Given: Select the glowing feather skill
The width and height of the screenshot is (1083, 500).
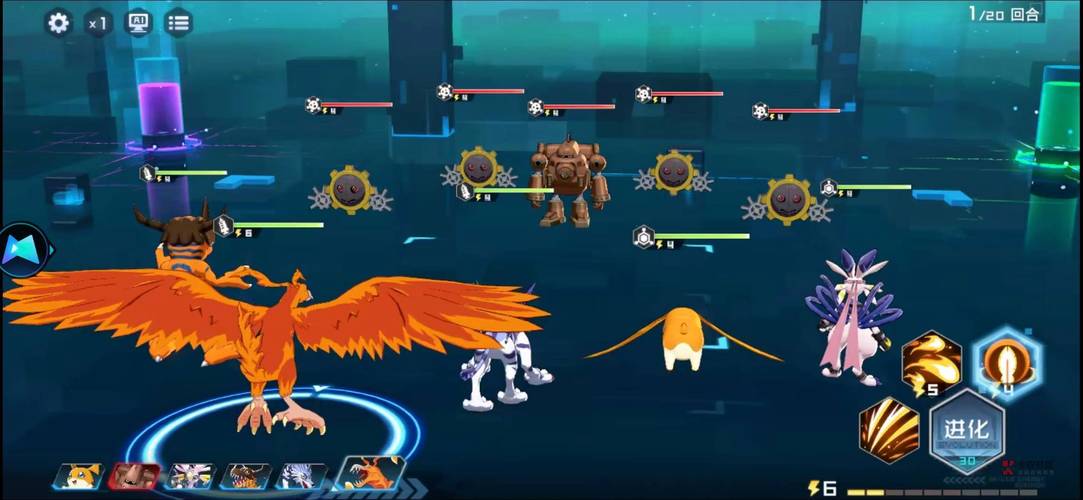Looking at the screenshot, I should 1007,362.
